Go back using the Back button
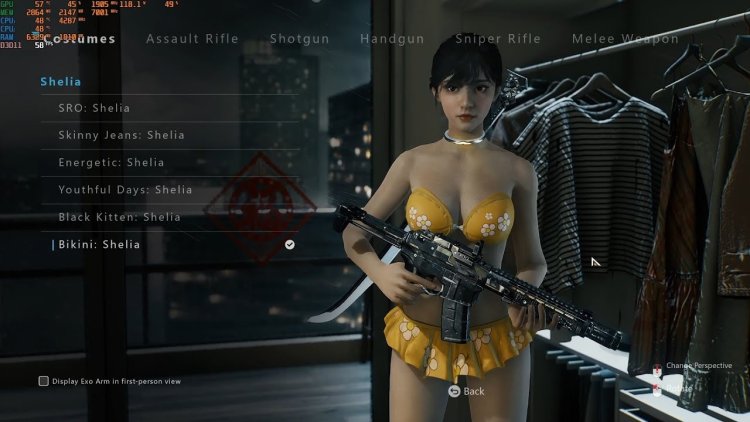 tap(466, 391)
